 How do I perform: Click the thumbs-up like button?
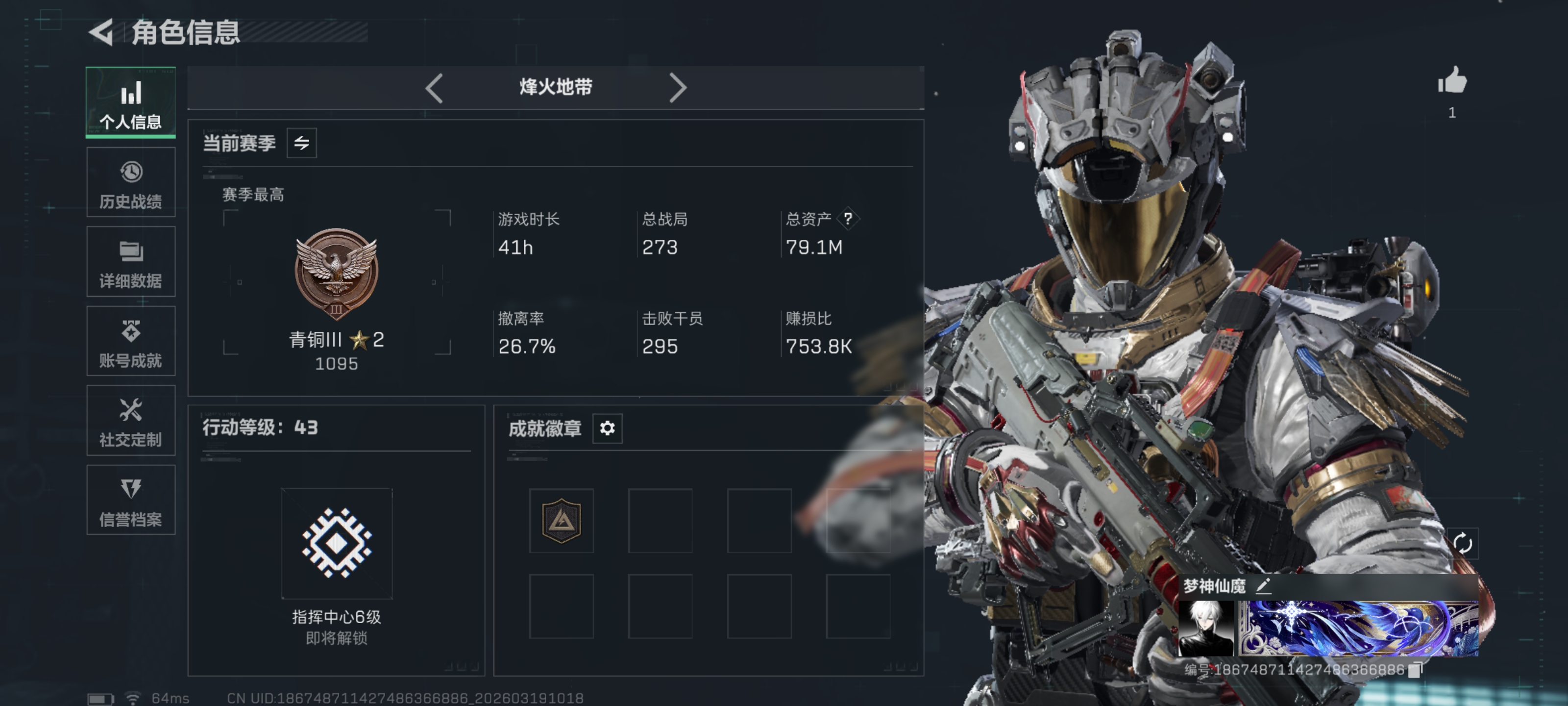point(1452,81)
